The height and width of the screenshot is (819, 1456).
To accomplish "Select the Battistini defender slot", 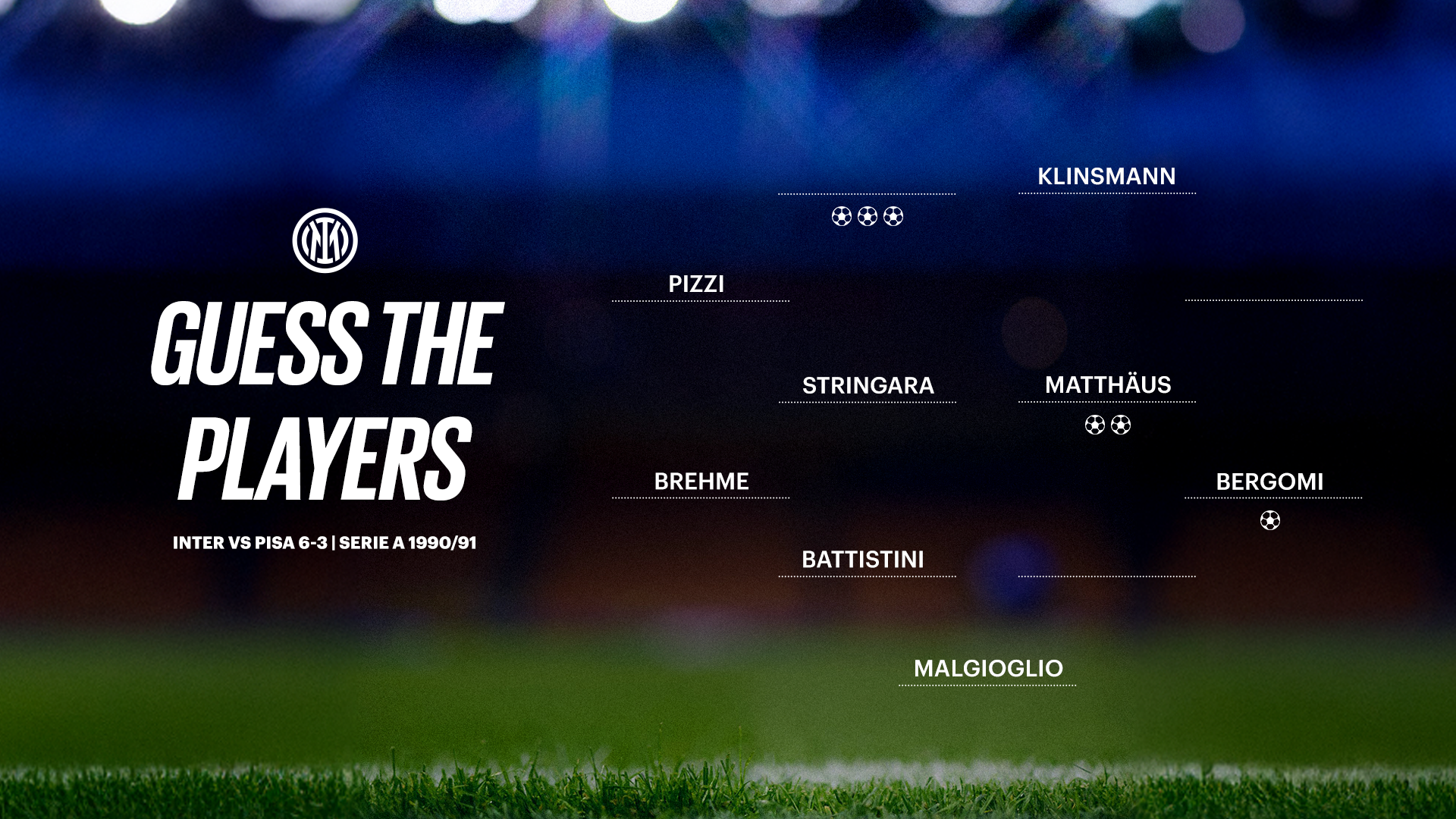I will coord(863,560).
